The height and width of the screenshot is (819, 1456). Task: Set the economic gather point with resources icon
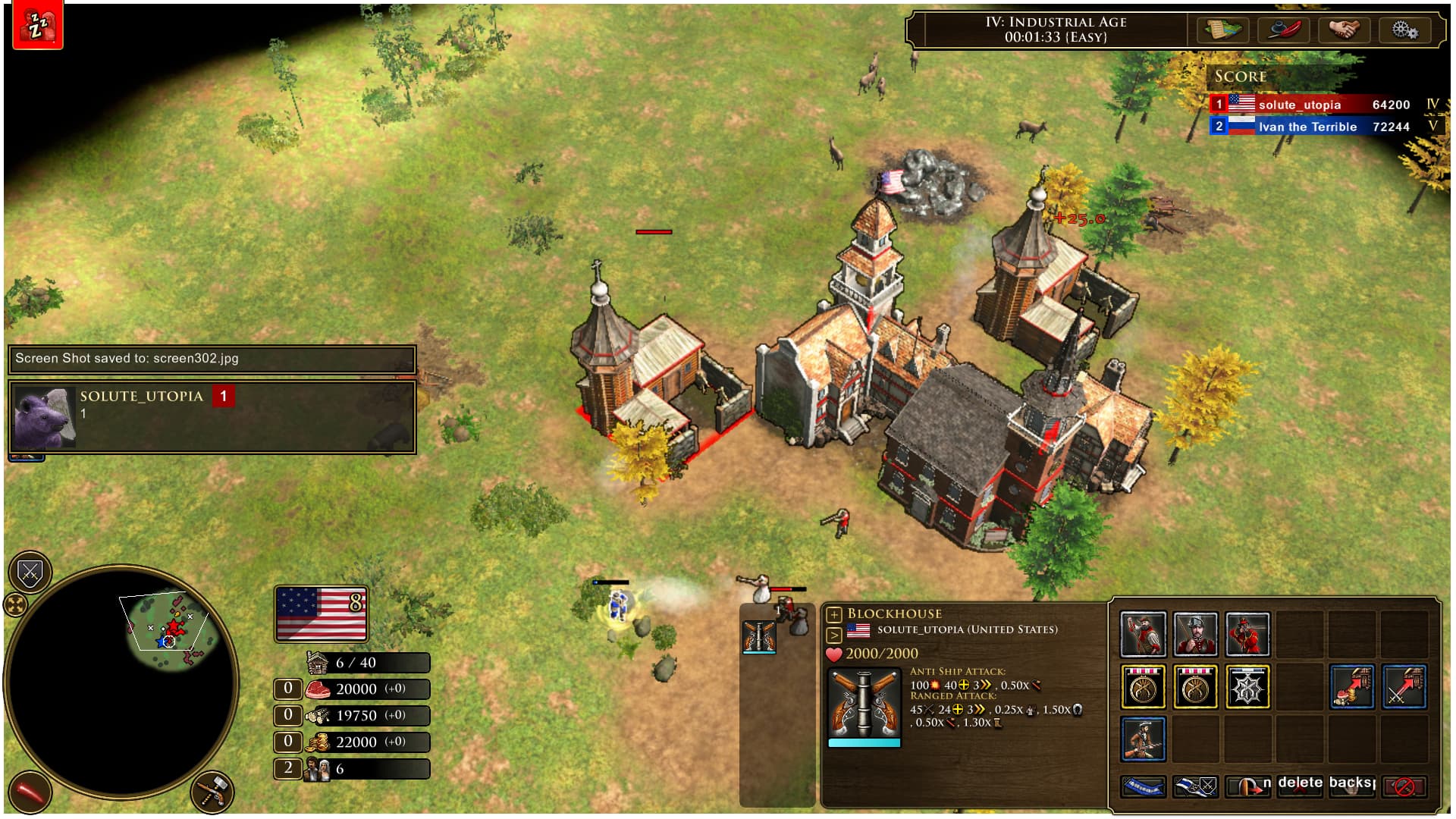pyautogui.click(x=1352, y=687)
